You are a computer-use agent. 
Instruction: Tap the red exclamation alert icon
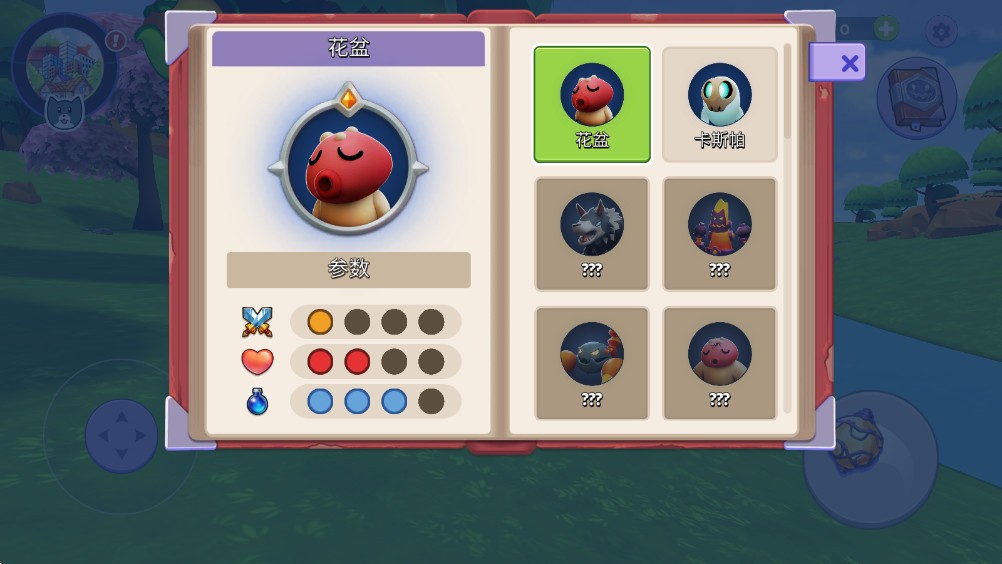(116, 41)
